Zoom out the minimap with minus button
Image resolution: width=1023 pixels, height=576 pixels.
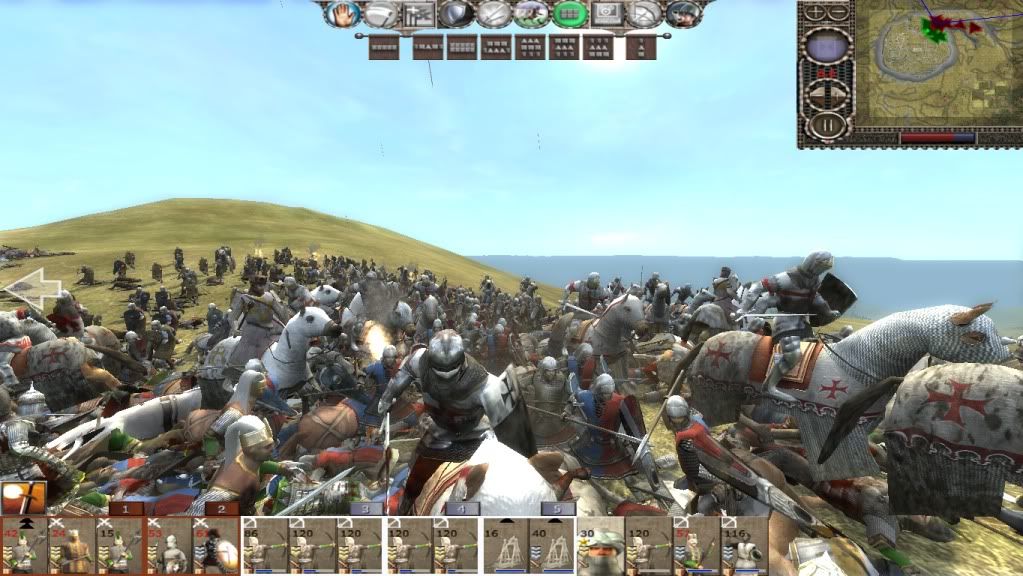tap(838, 12)
